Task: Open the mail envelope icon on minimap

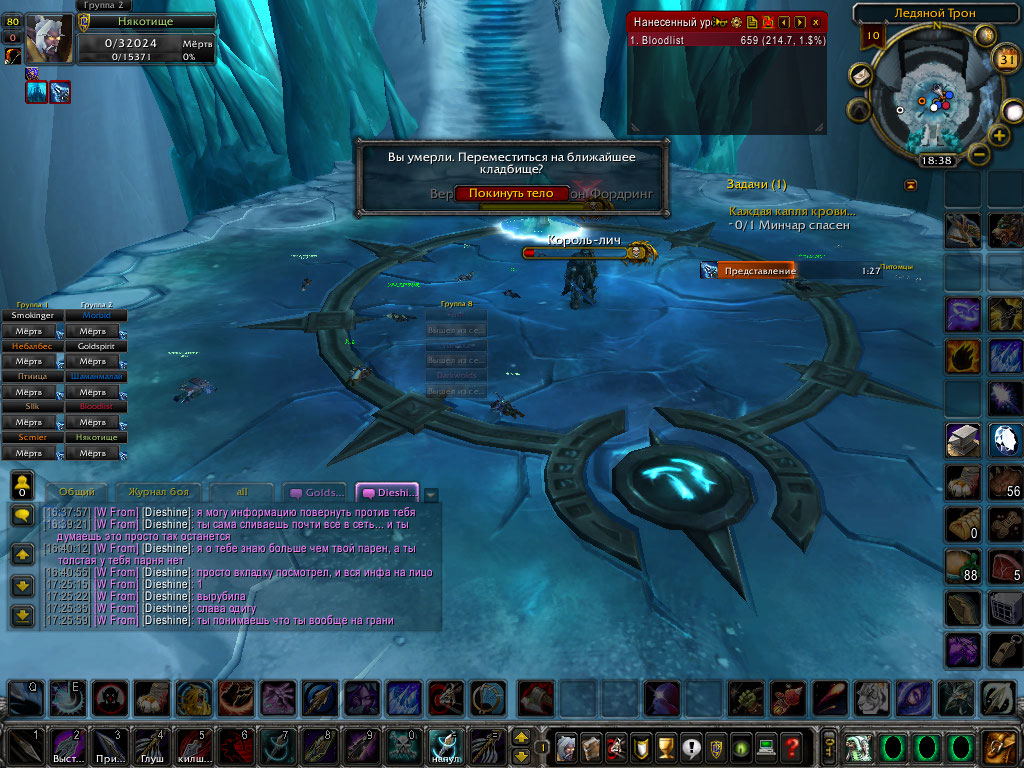Action: (861, 76)
